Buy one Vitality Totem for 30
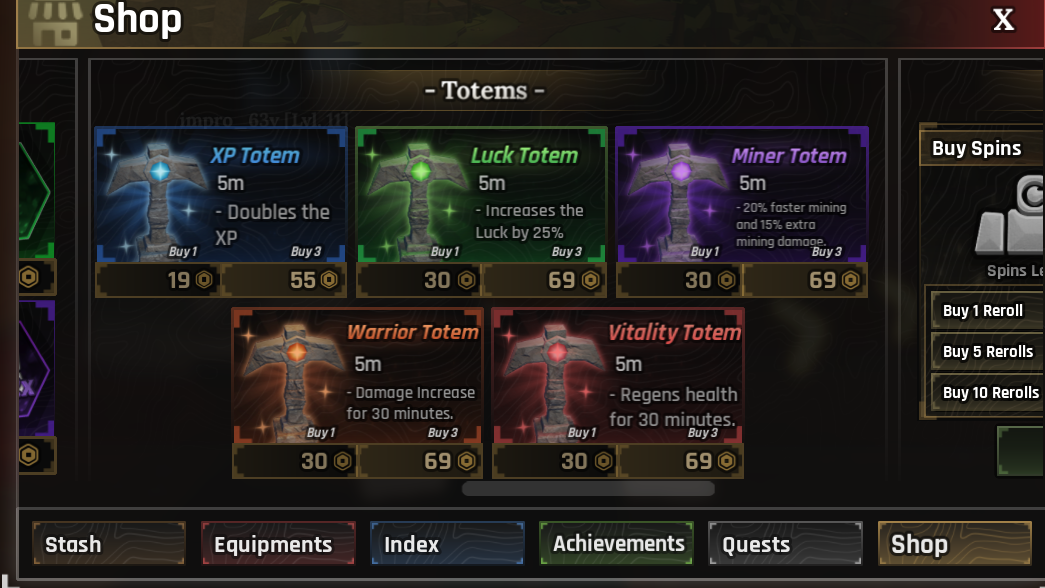 click(x=555, y=461)
